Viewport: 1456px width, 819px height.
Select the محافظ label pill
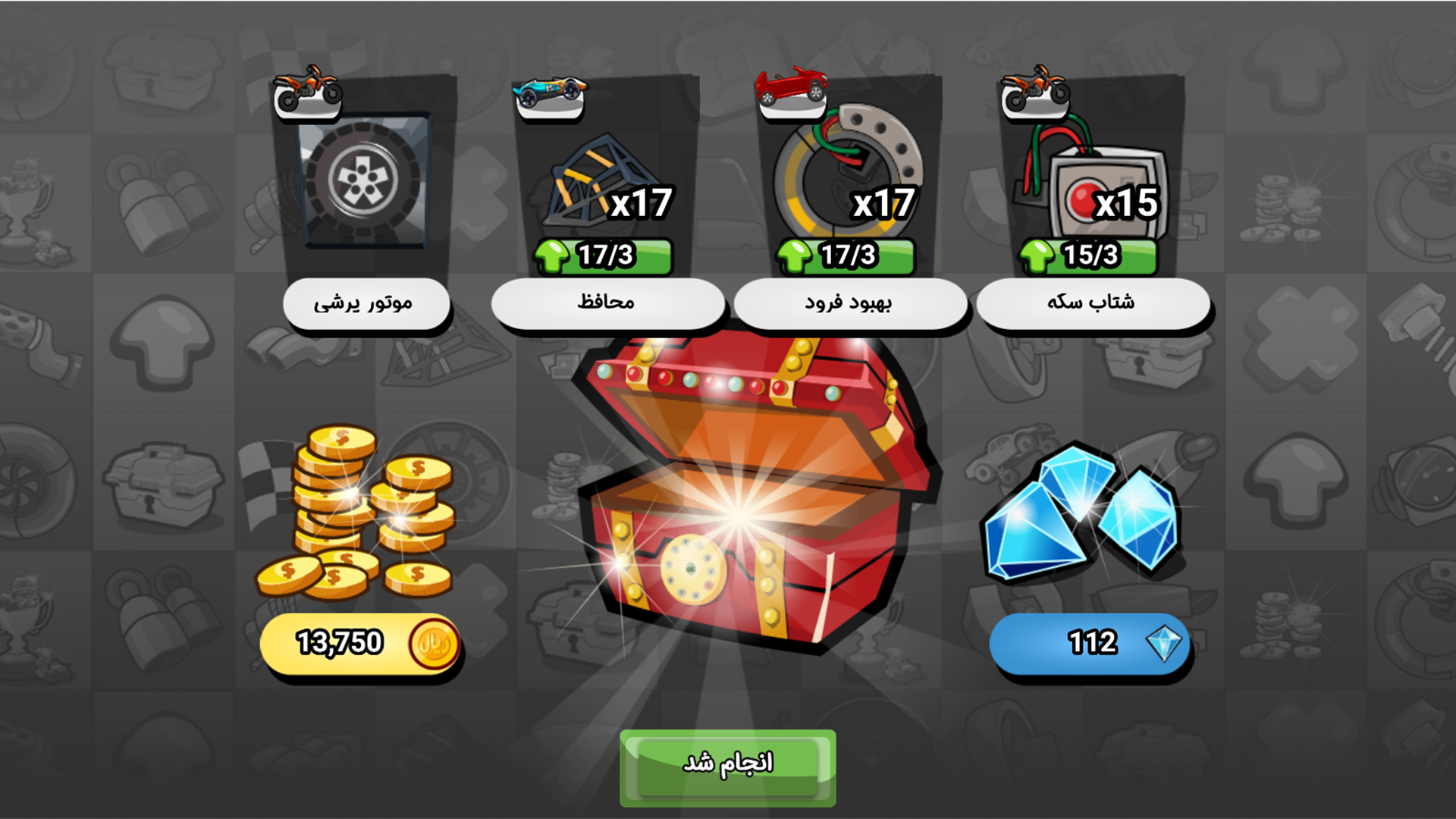[x=607, y=303]
